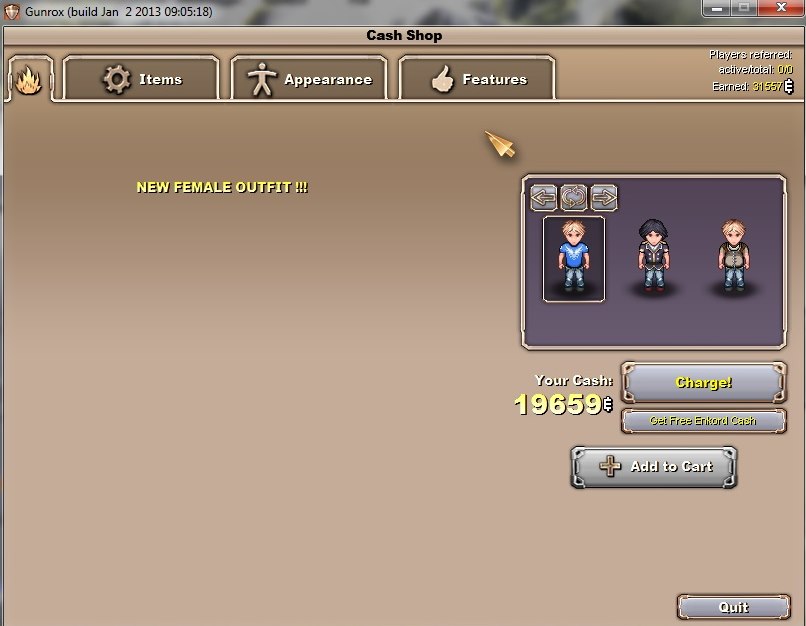
Task: Close the Gunrox window
Action: (x=777, y=8)
